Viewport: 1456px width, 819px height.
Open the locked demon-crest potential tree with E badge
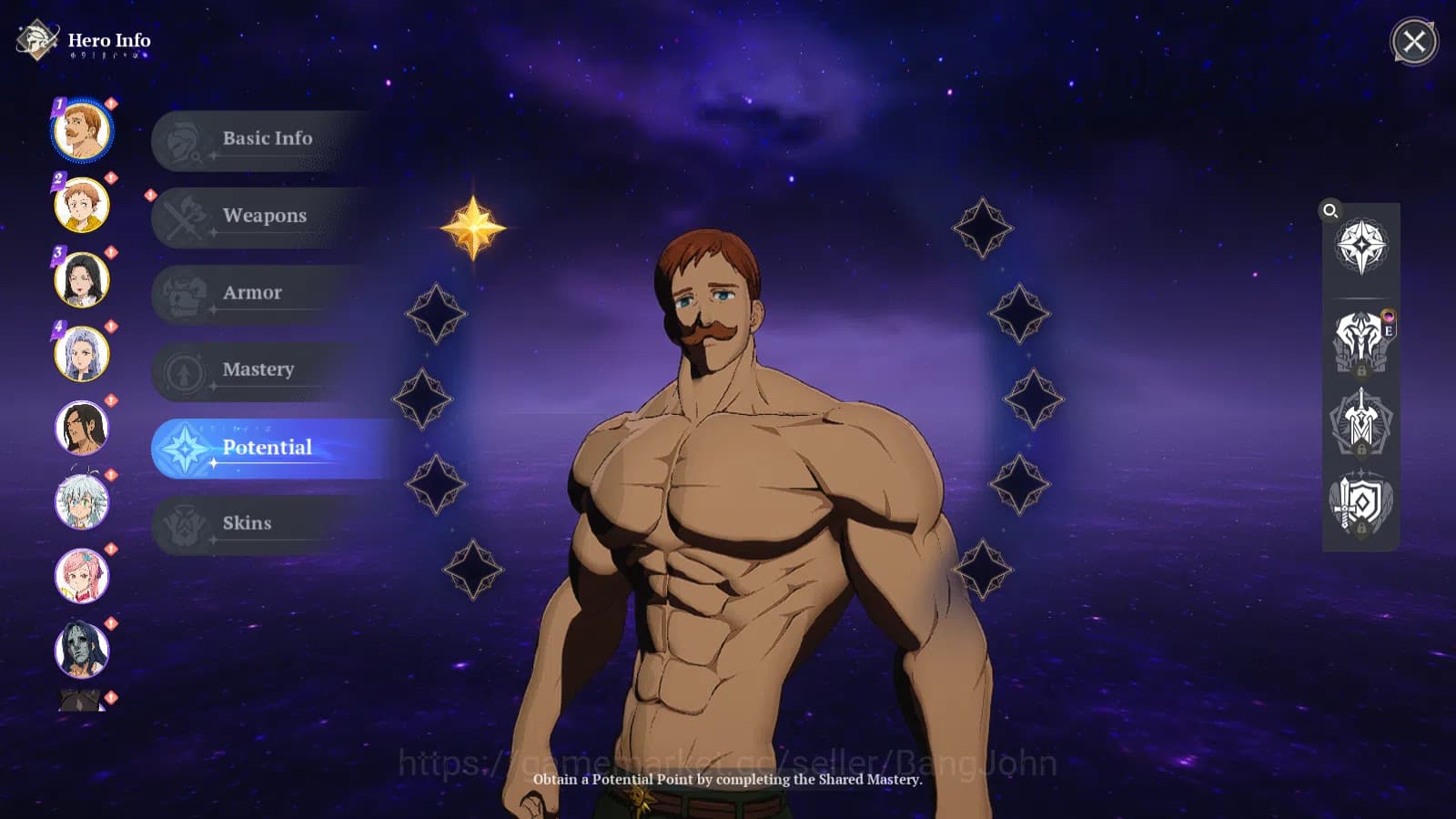click(1362, 341)
